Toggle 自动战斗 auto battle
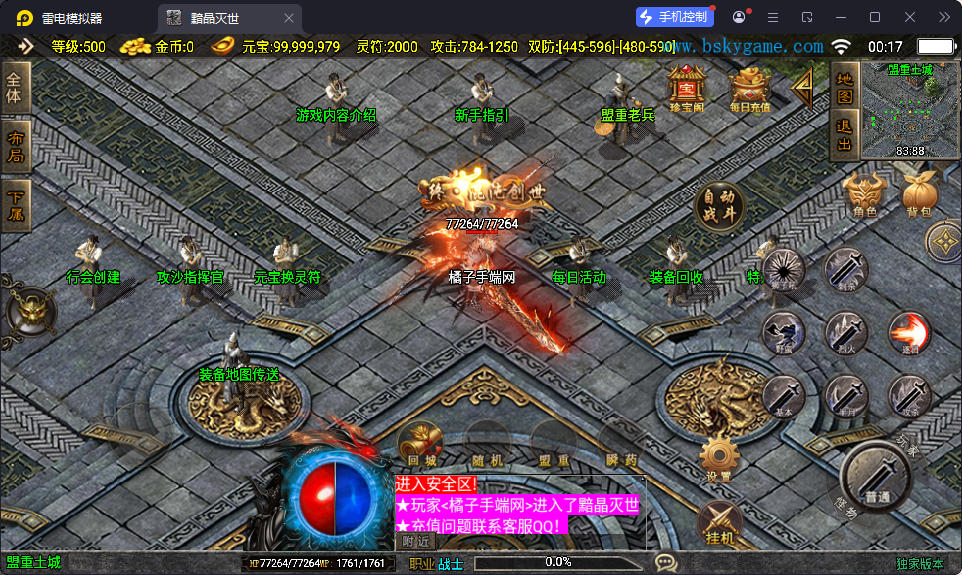This screenshot has height=575, width=962. [720, 205]
